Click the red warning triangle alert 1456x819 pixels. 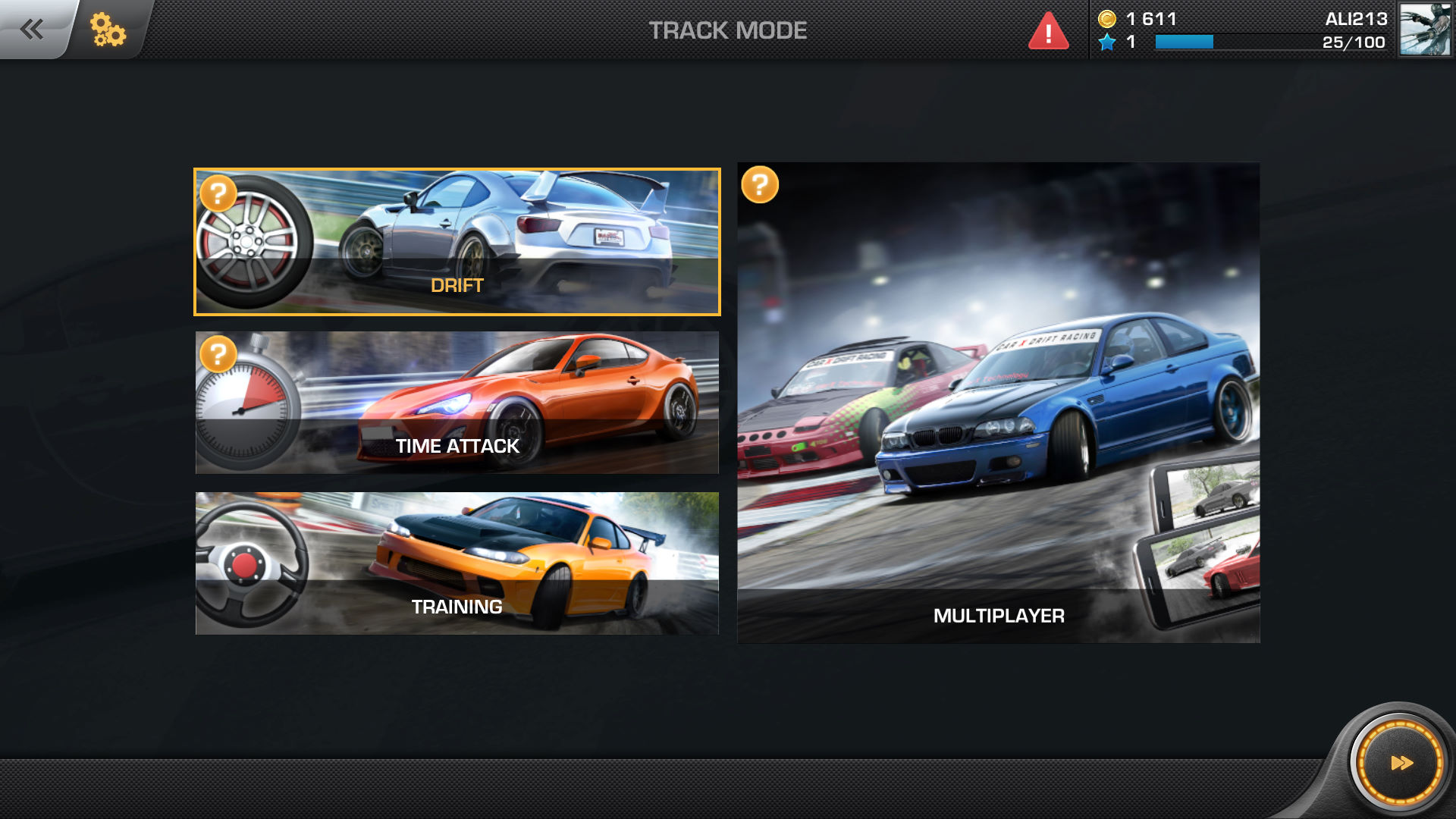coord(1048,32)
